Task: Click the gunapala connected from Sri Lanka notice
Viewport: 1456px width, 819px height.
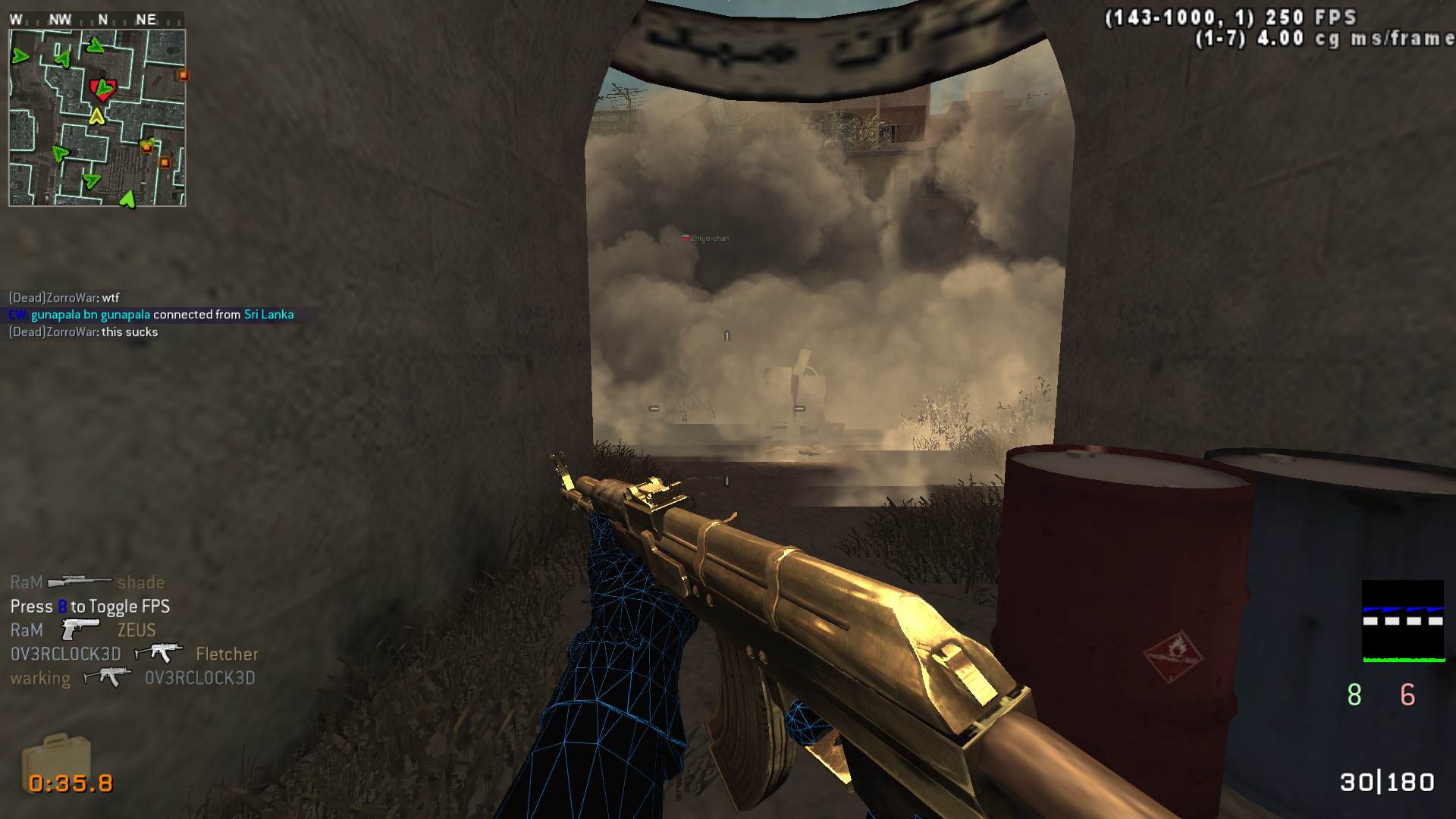Action: [152, 315]
